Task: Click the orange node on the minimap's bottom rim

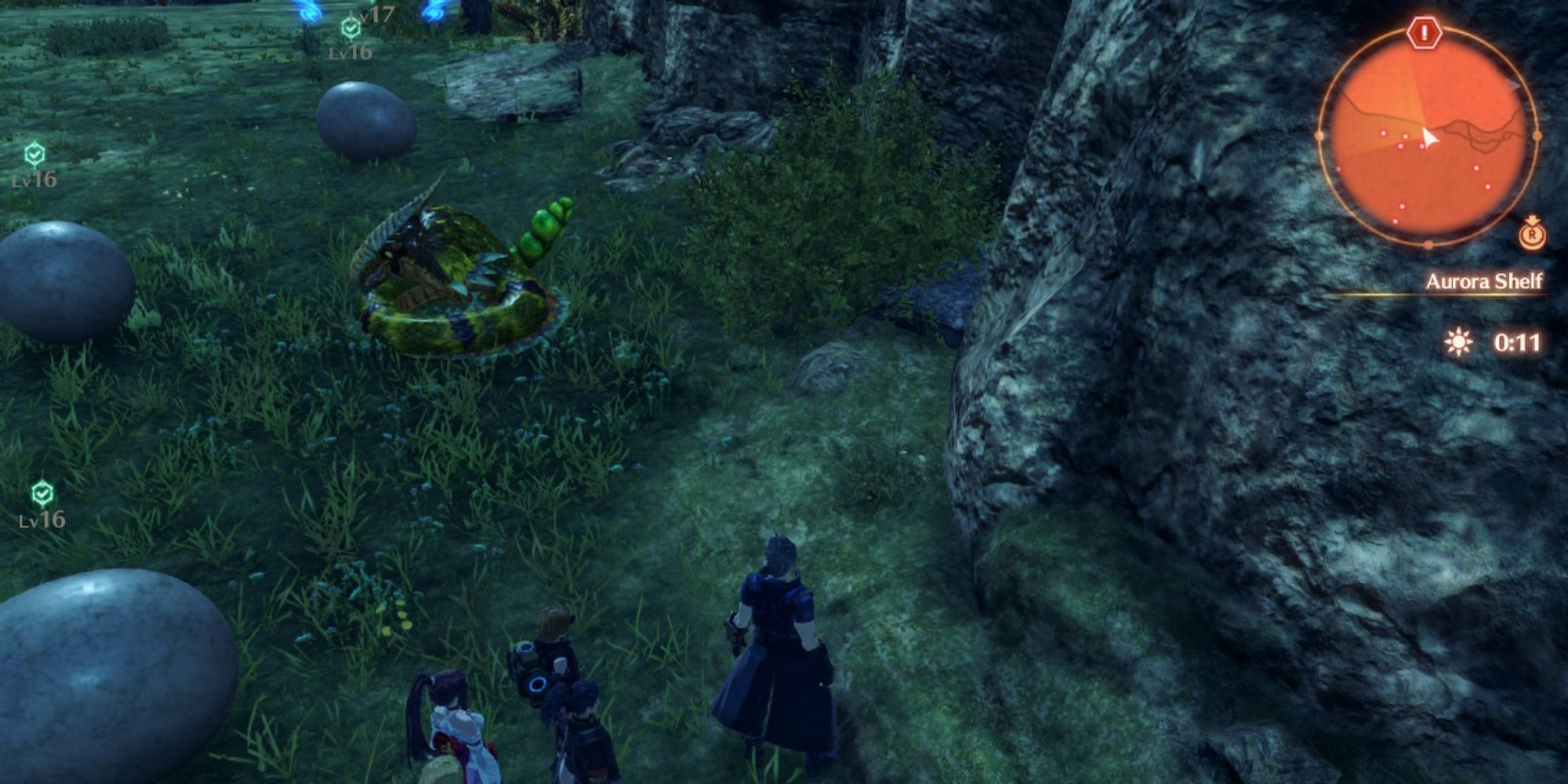Action: coord(1428,243)
